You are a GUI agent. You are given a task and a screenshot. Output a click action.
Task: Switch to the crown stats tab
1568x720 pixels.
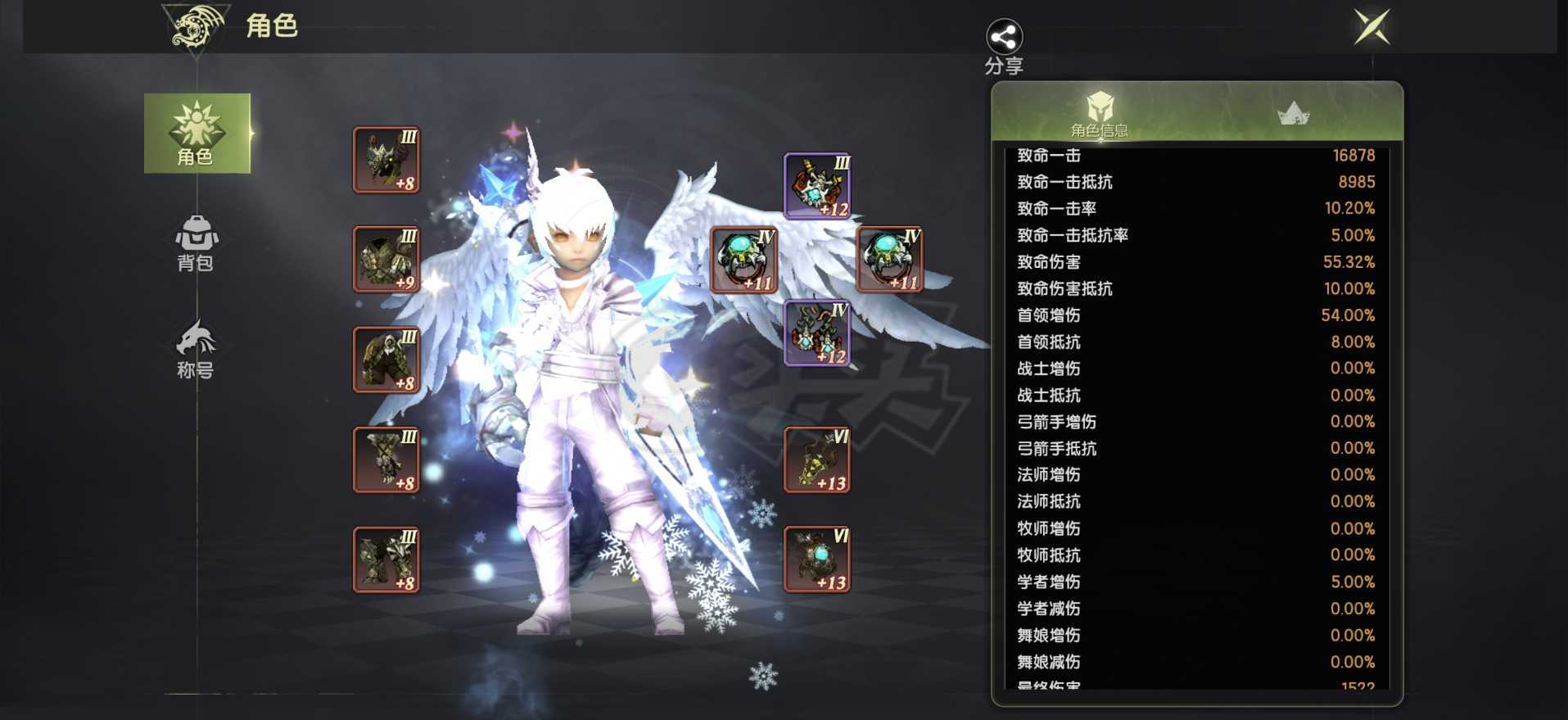click(1293, 114)
